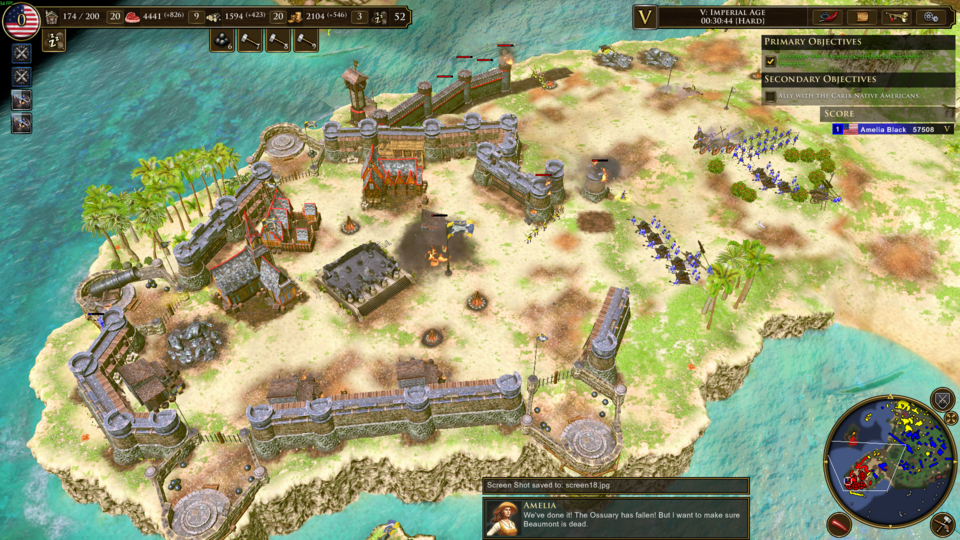Screen dimensions: 960x540
Task: Toggle the Primary Objectives checkbox
Action: [770, 61]
